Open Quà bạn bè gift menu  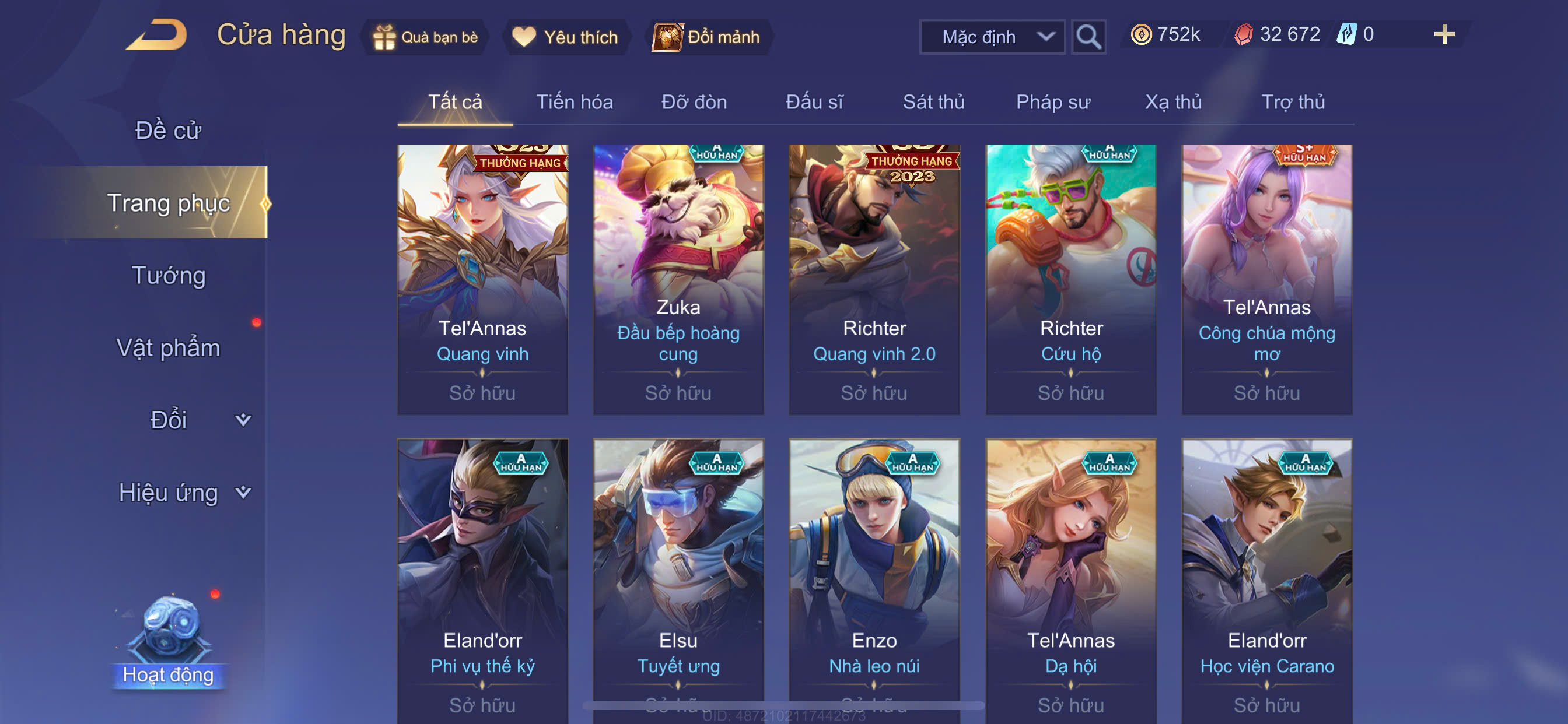pyautogui.click(x=425, y=37)
